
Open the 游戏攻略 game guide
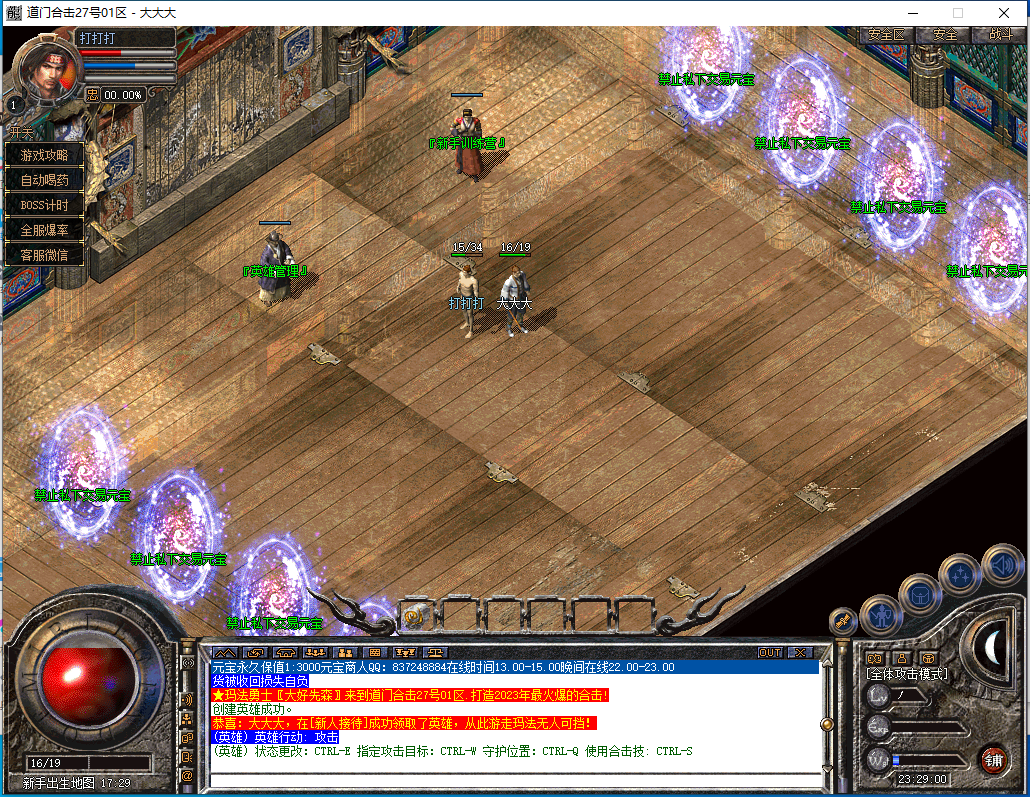coord(45,155)
